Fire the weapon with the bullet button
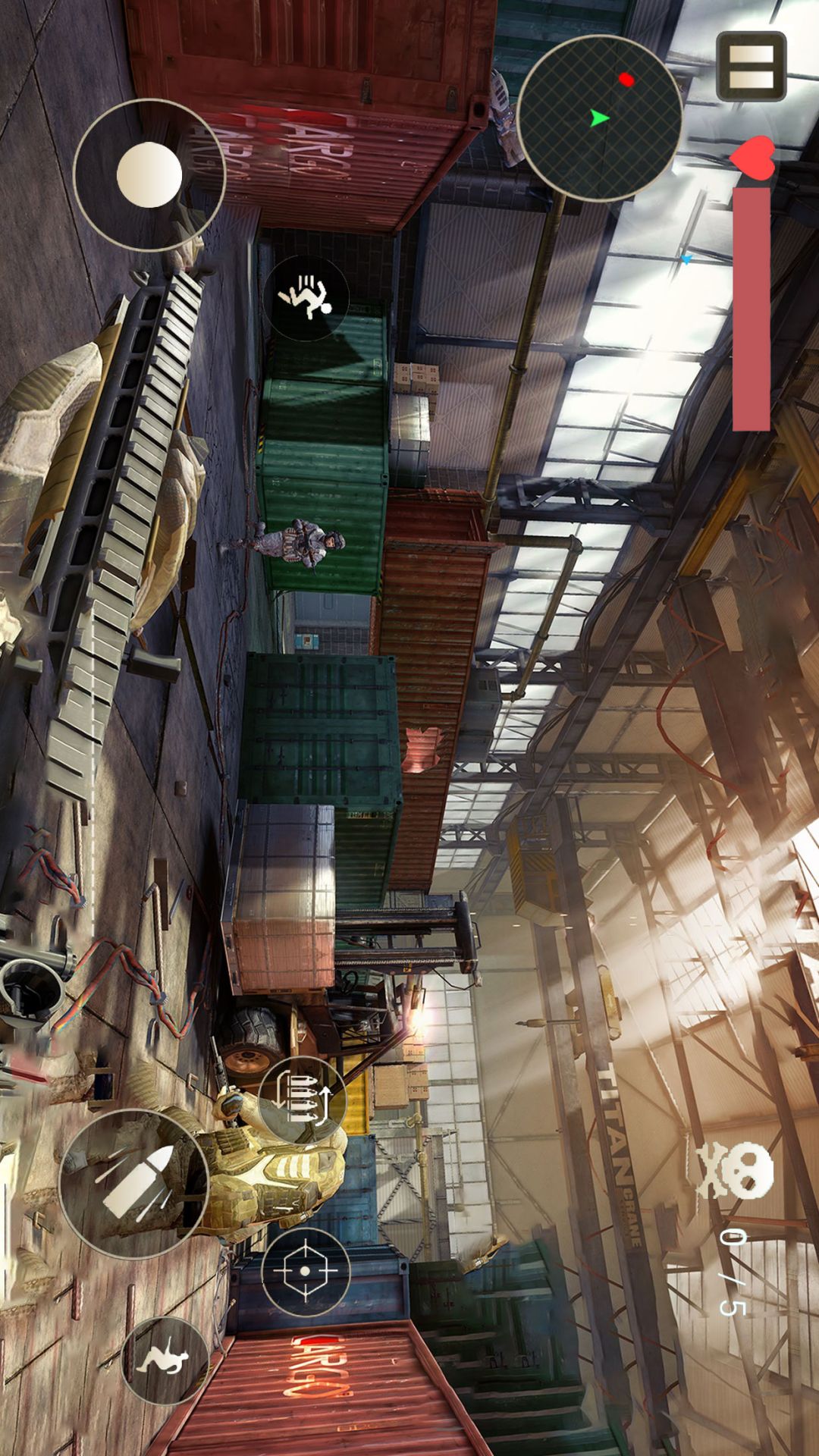 point(134,1184)
